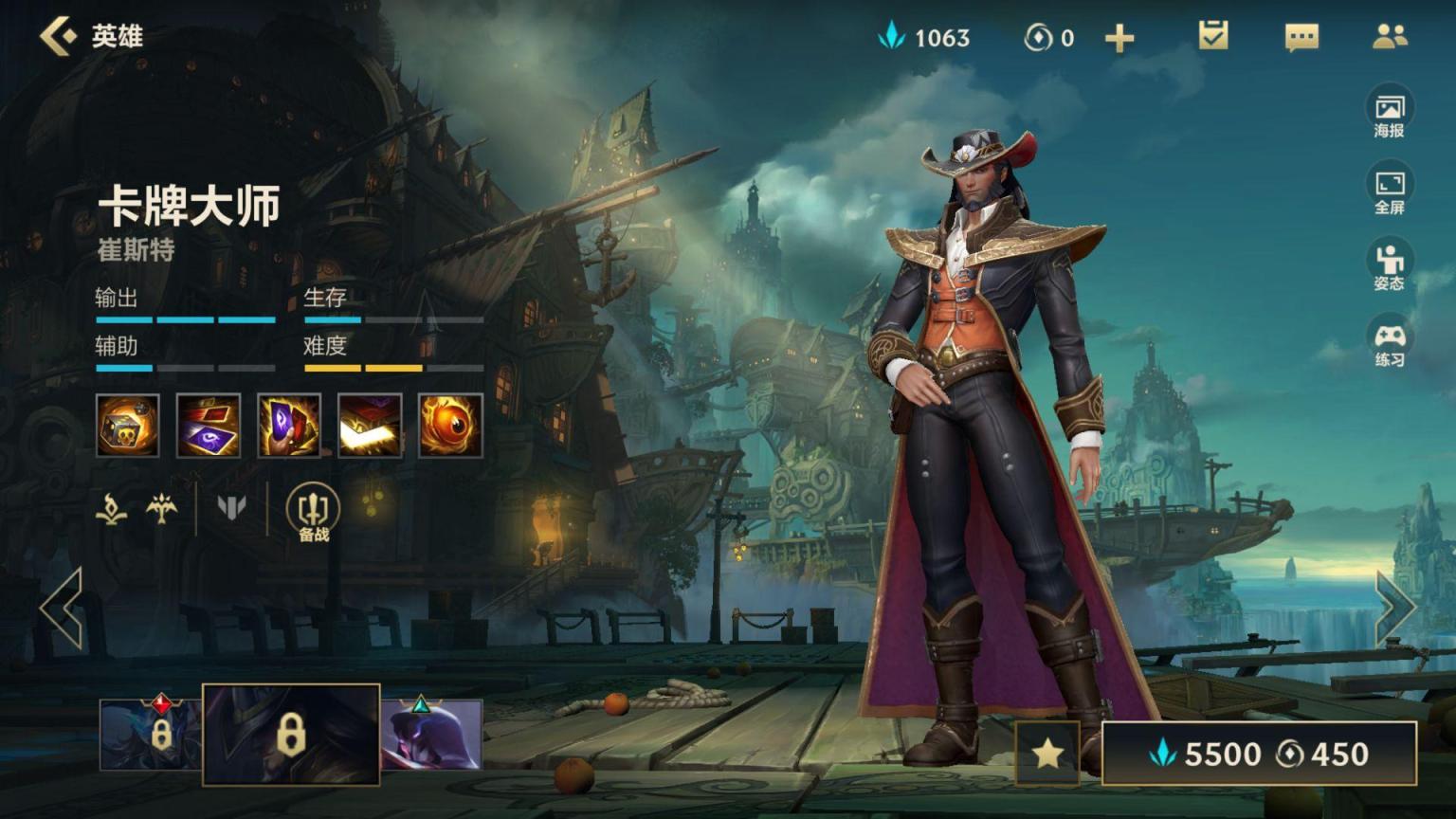1456x819 pixels.
Task: Toggle the star favorite button
Action: 1047,754
